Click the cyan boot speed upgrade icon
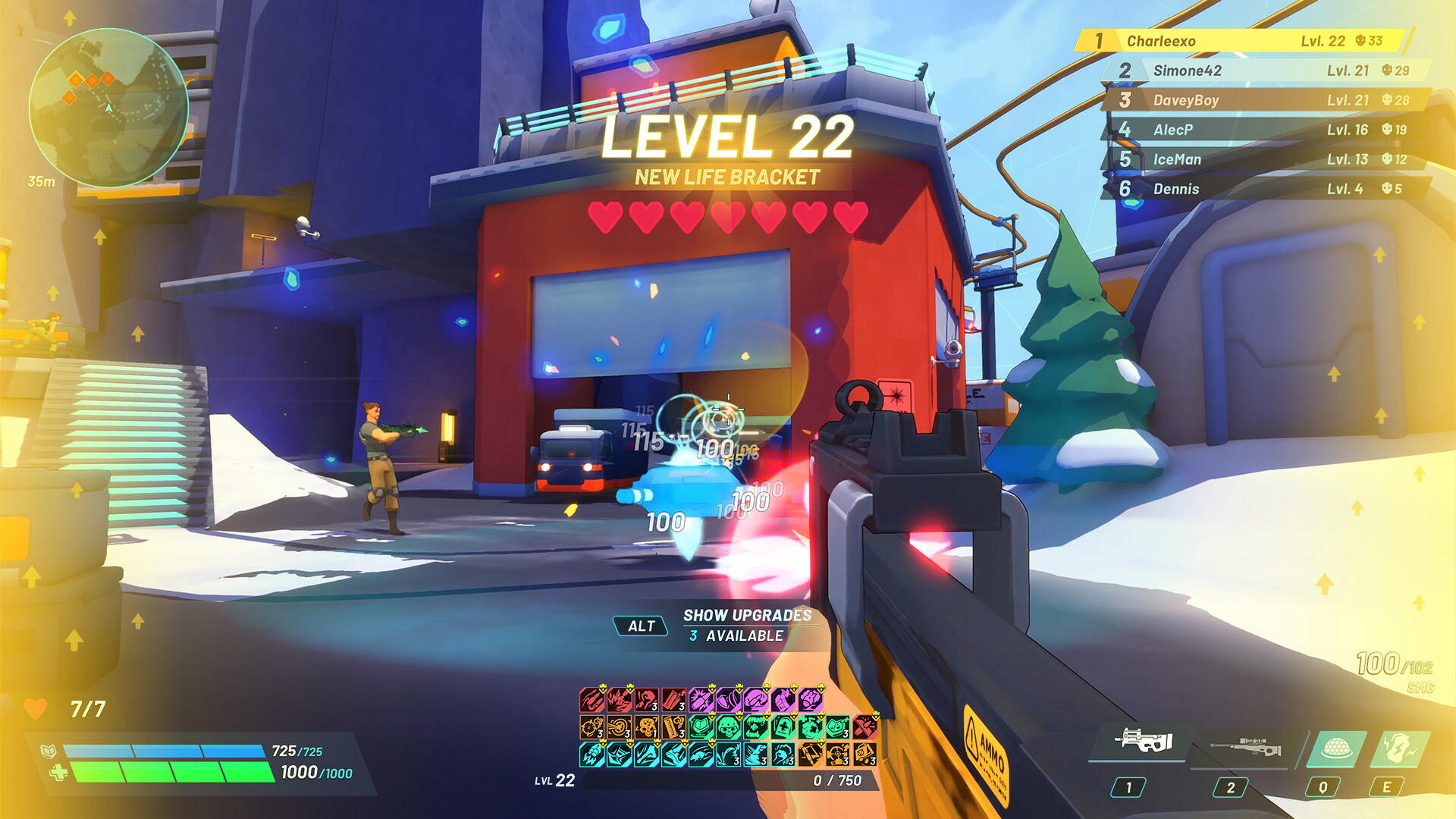The height and width of the screenshot is (819, 1456). pyautogui.click(x=674, y=756)
